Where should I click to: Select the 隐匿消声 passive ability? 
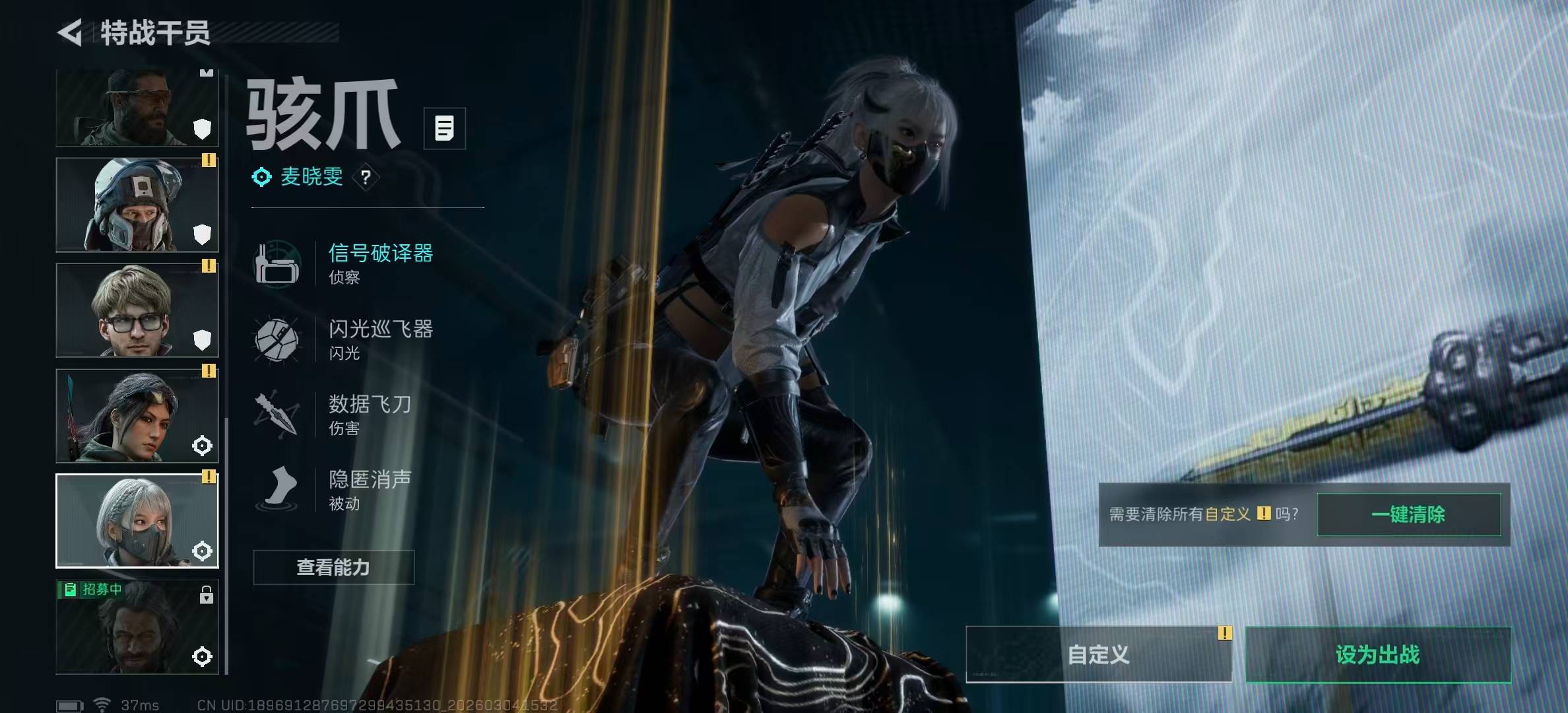370,489
